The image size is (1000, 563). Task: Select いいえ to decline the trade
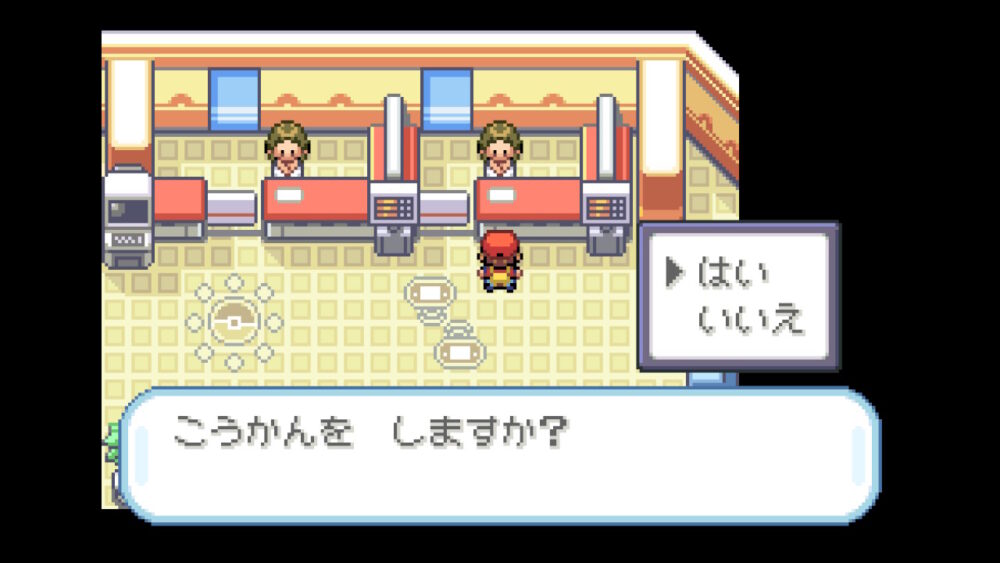pos(750,320)
